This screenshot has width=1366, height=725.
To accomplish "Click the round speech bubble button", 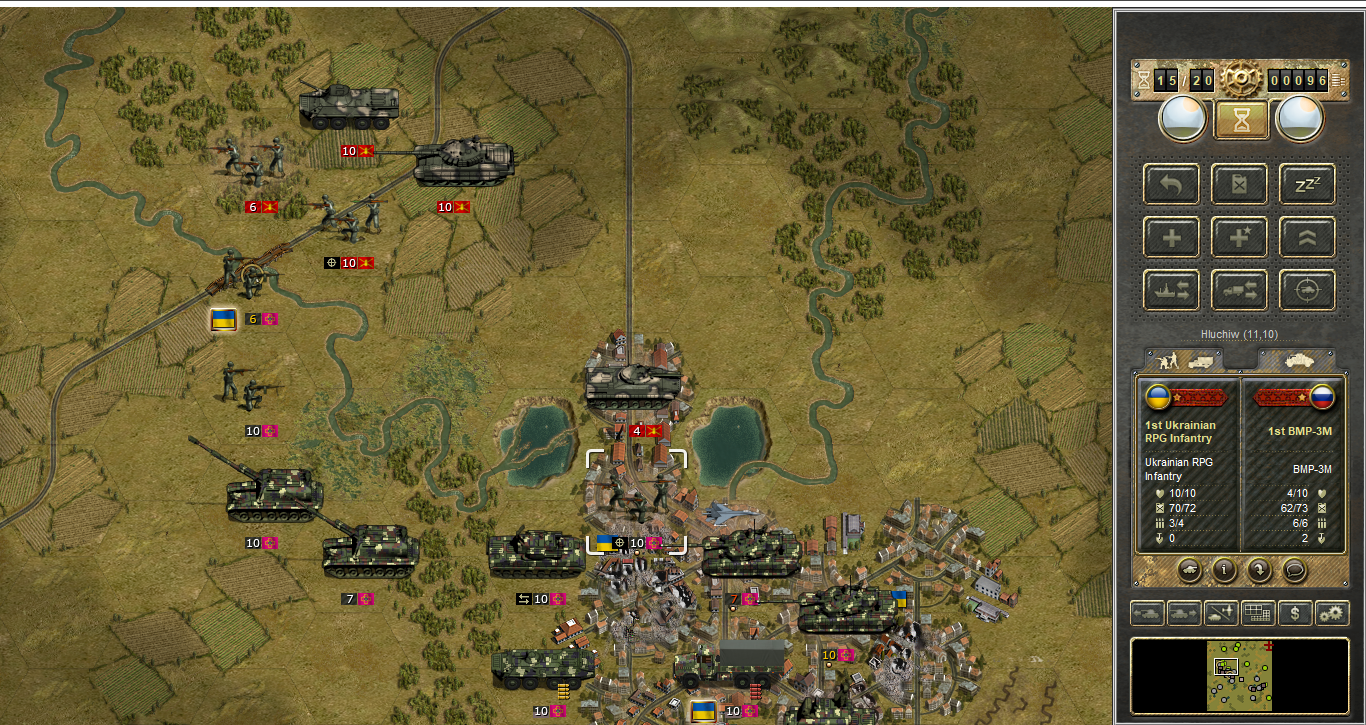I will [1294, 570].
